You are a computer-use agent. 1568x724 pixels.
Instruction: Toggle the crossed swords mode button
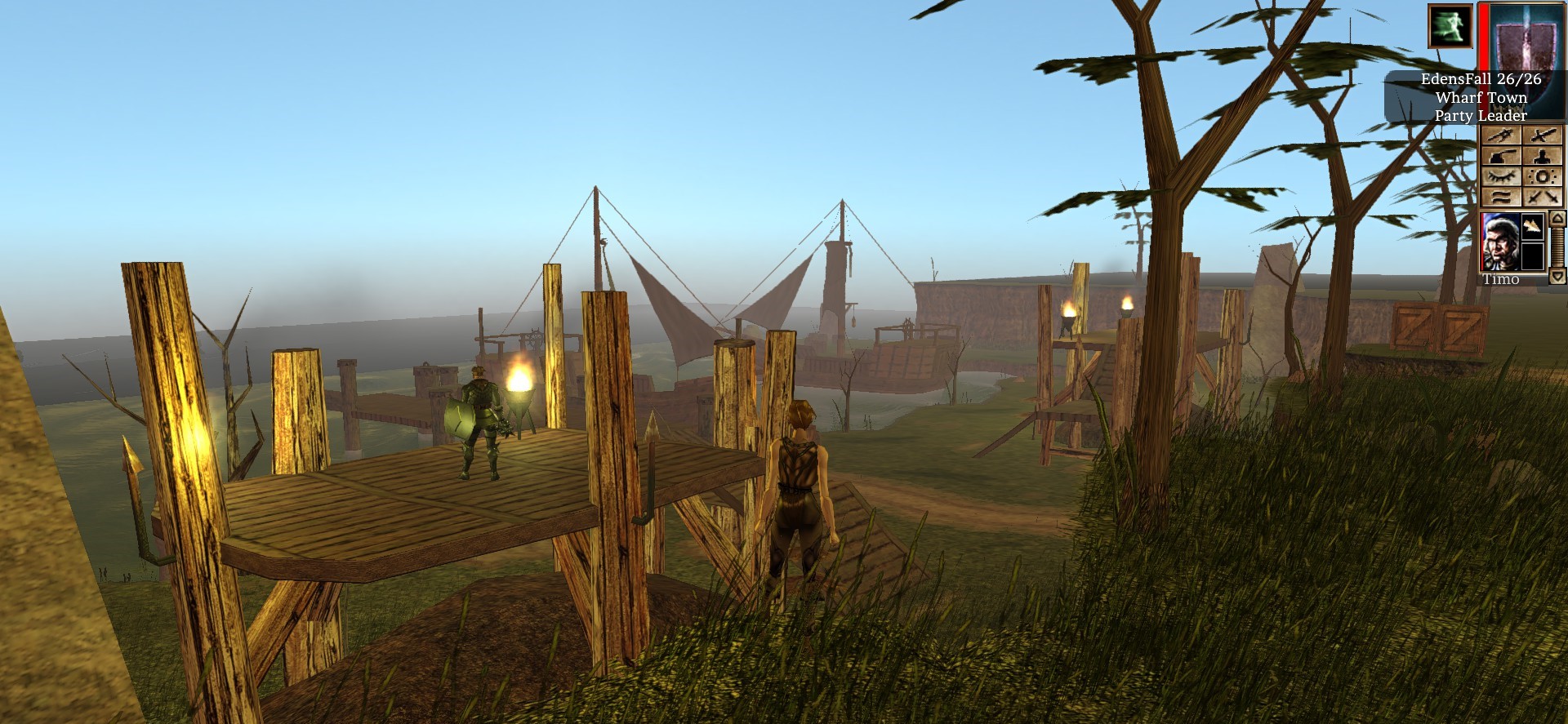1542,197
